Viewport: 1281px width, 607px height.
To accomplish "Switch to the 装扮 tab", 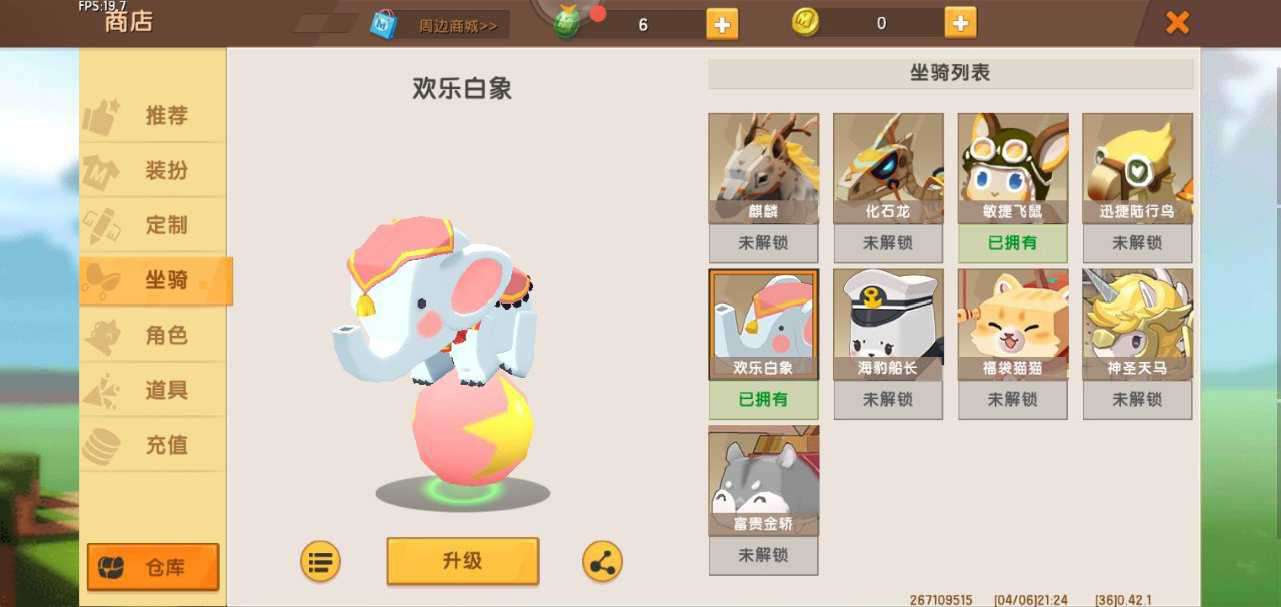I will pos(153,171).
